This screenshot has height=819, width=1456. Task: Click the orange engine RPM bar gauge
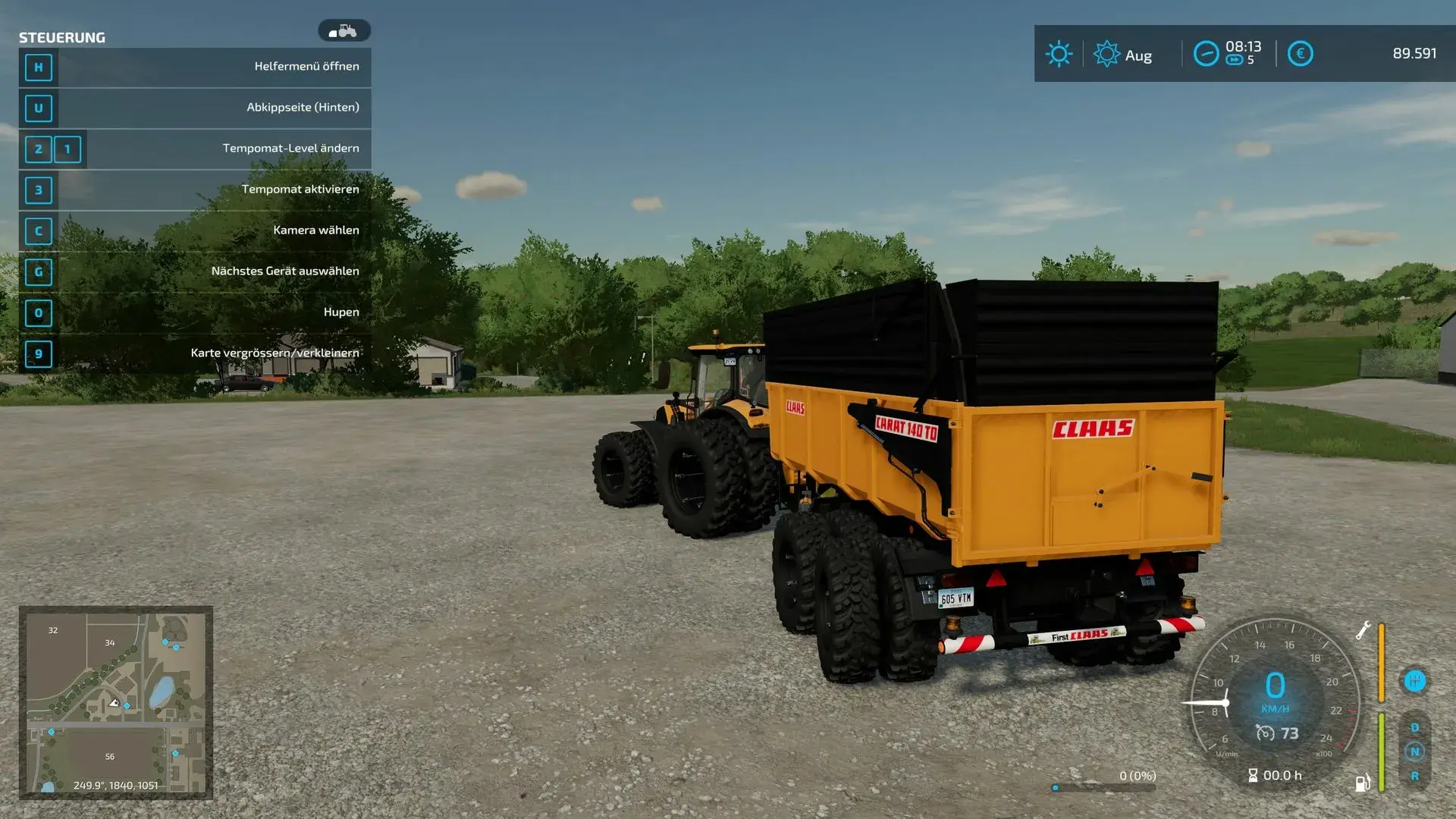click(x=1382, y=664)
